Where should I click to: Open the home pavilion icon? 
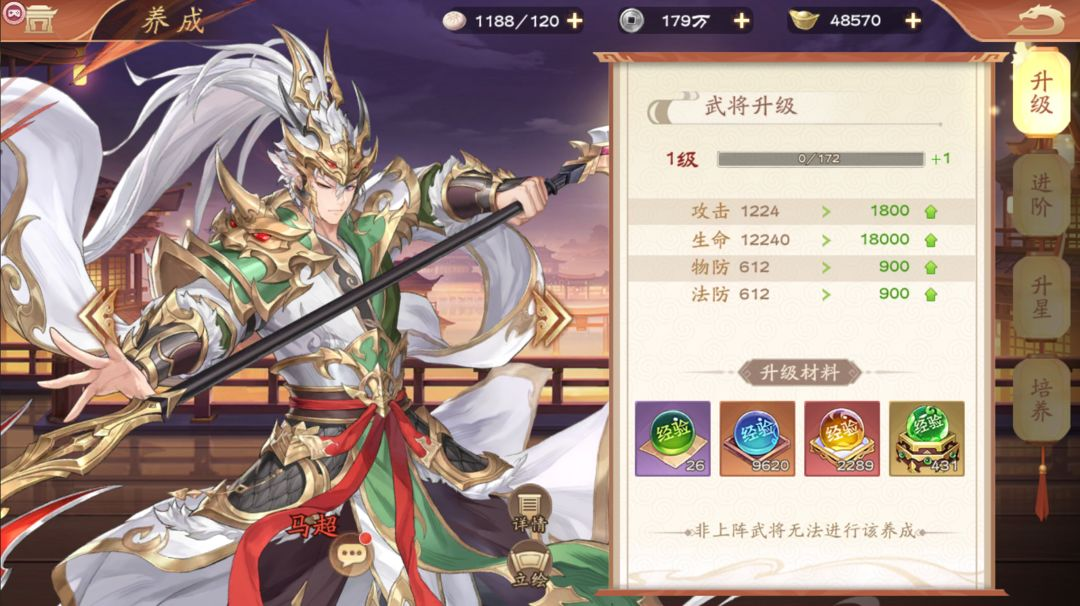(x=39, y=19)
